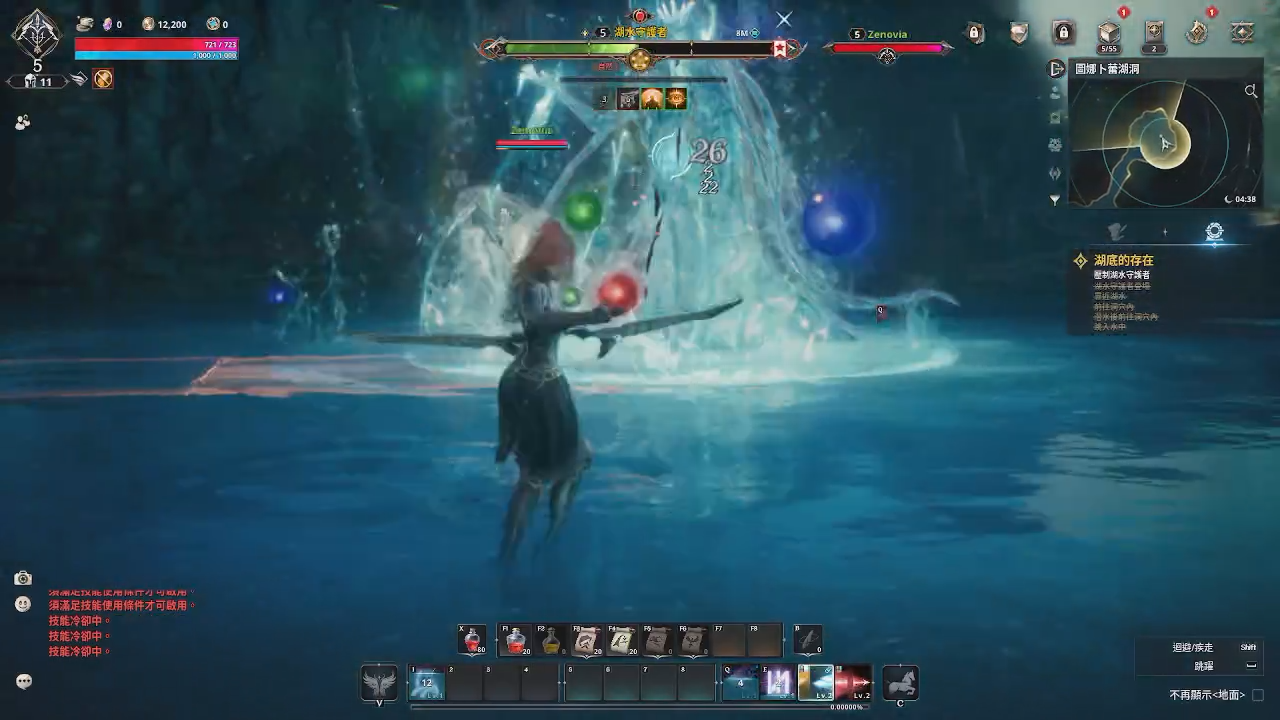Toggle the highlighted padlock icon top right

(x=1063, y=31)
